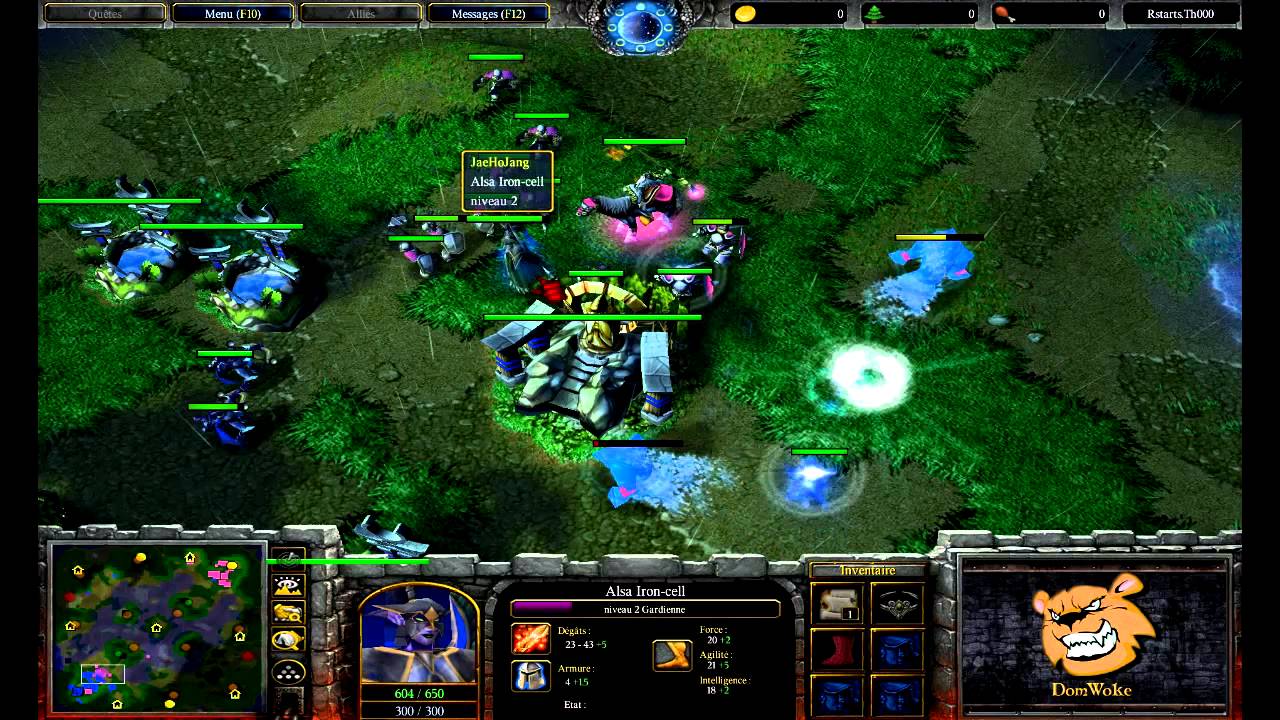1280x720 pixels.
Task: Click the Dégâts attack damage icon
Action: (x=531, y=638)
